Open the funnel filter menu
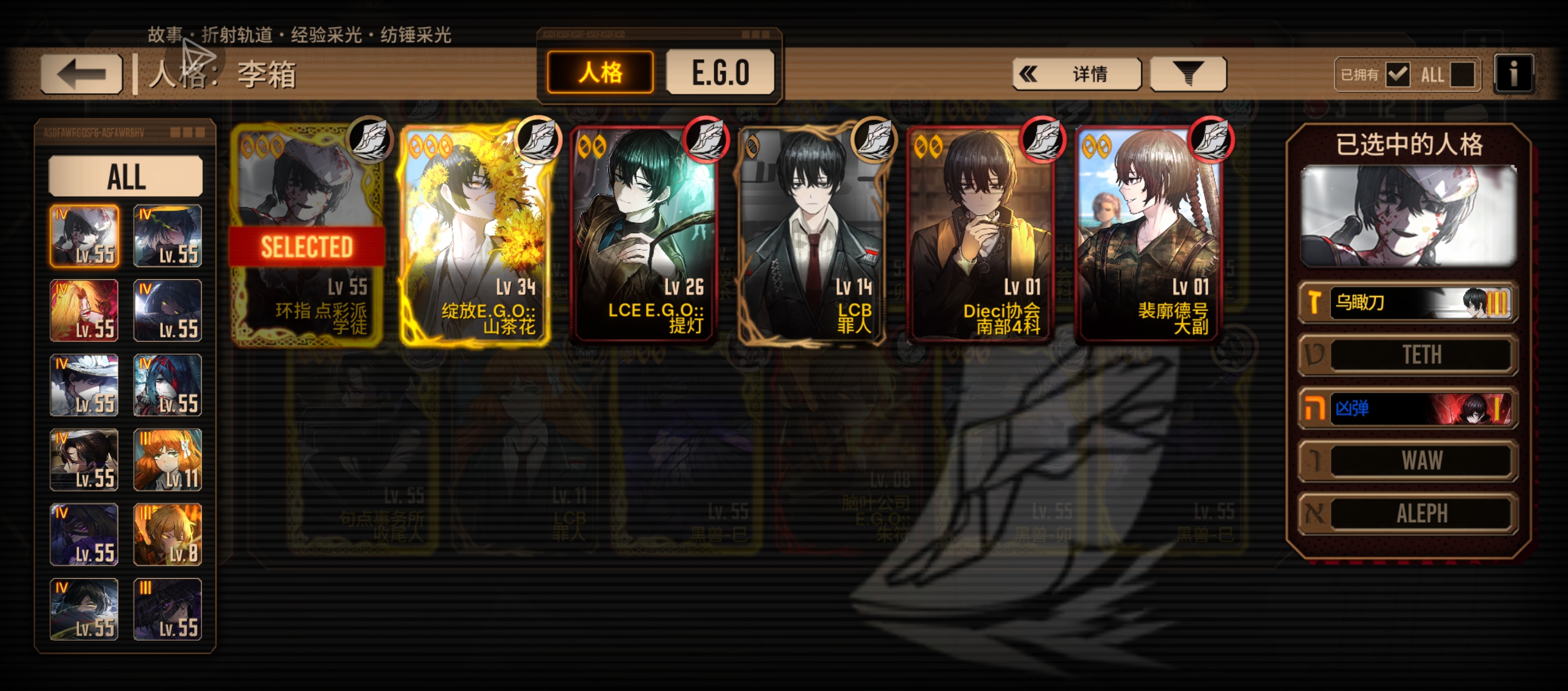Image resolution: width=1568 pixels, height=691 pixels. click(x=1187, y=74)
